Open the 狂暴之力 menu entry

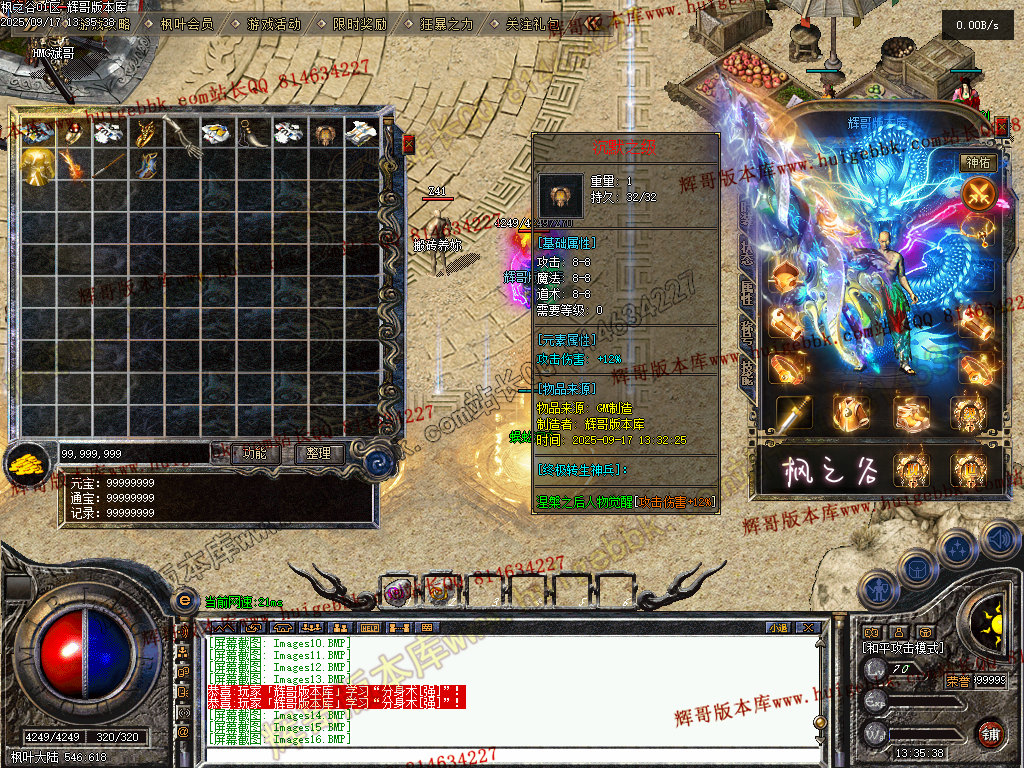point(446,23)
